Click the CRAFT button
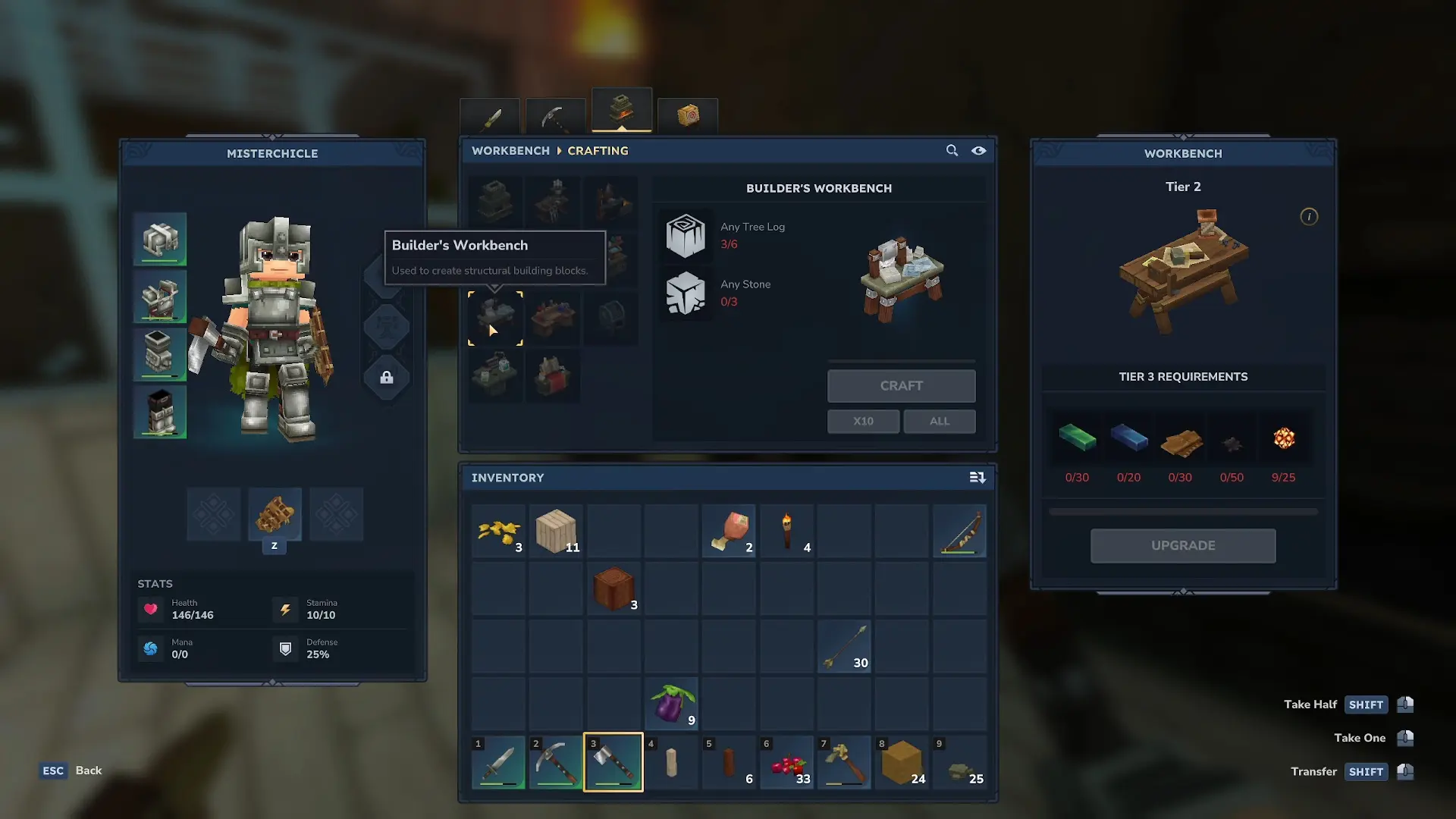1456x819 pixels. (901, 386)
